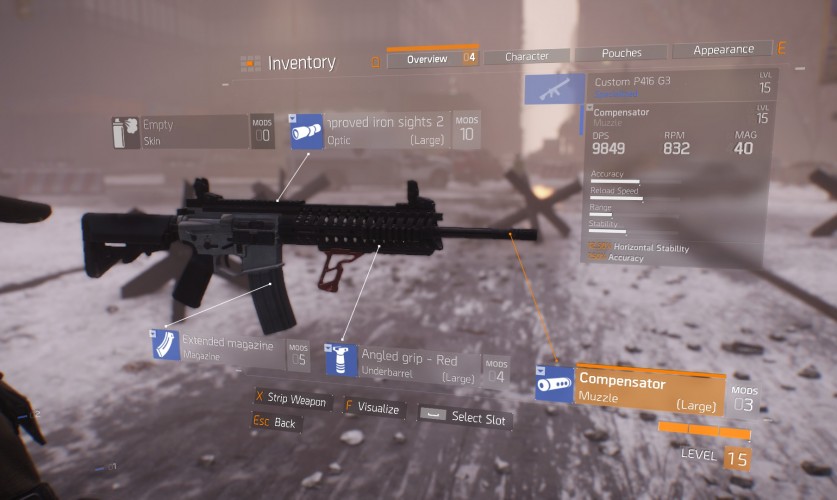Open the Appearance tab

coord(723,50)
